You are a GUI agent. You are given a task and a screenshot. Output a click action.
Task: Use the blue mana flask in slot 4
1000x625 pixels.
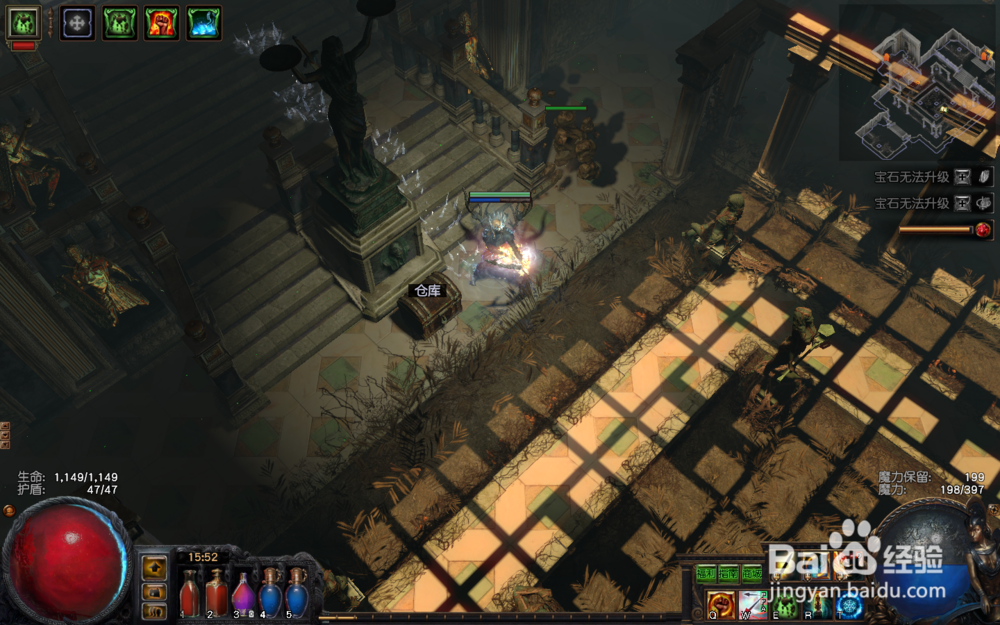[x=270, y=592]
